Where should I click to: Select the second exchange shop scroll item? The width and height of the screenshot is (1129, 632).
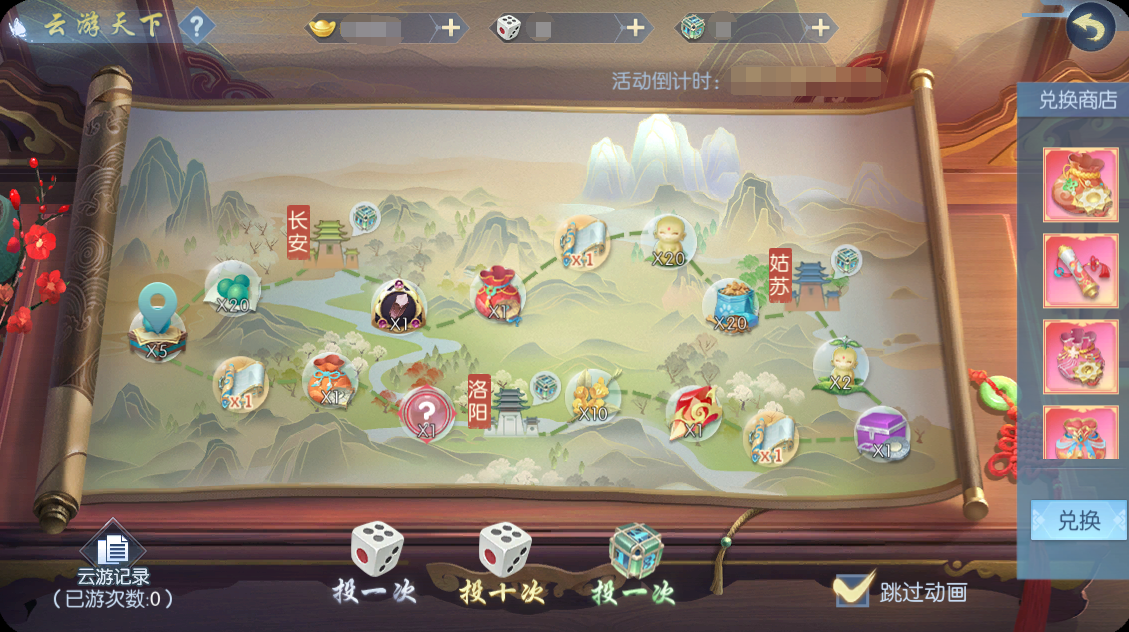1080,270
